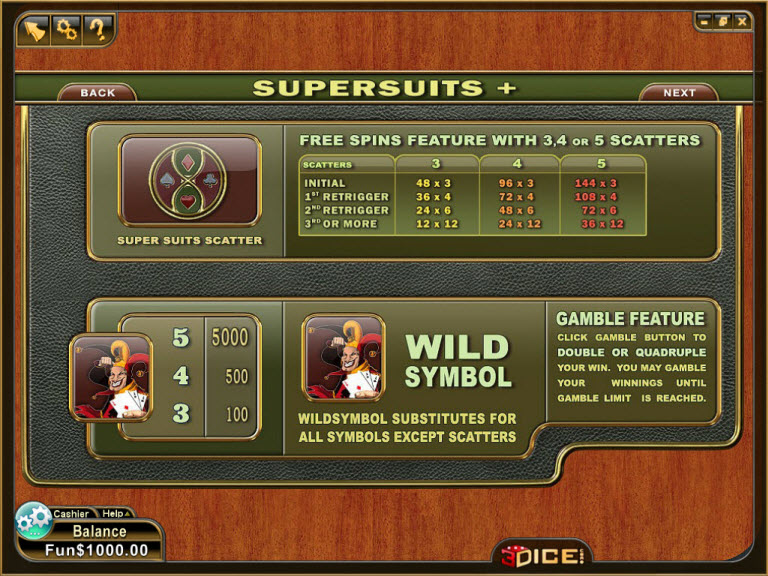Click the teal gears options bubble
768x576 pixels.
click(x=34, y=520)
